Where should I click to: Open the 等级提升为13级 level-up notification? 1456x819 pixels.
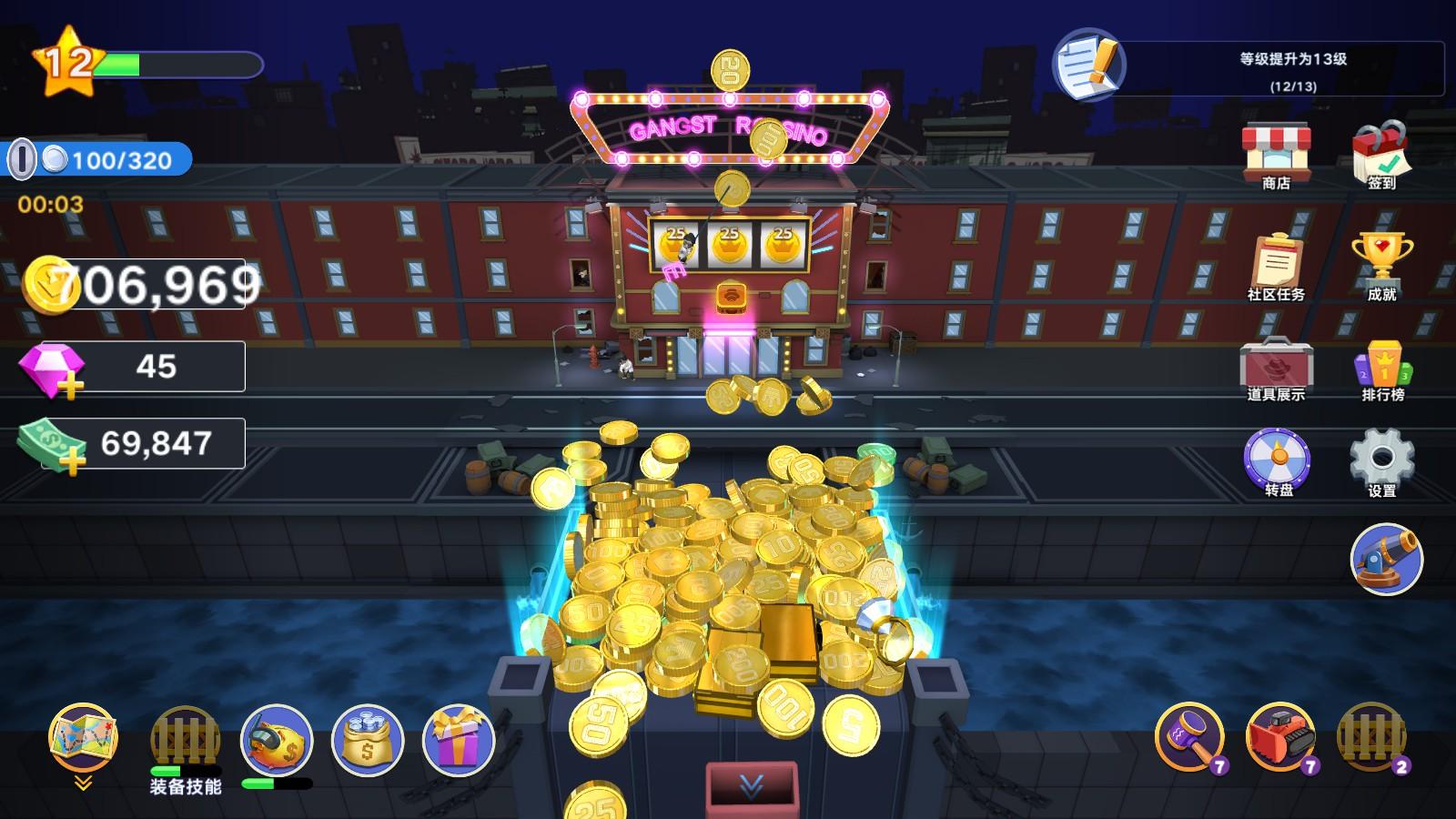[1283, 64]
